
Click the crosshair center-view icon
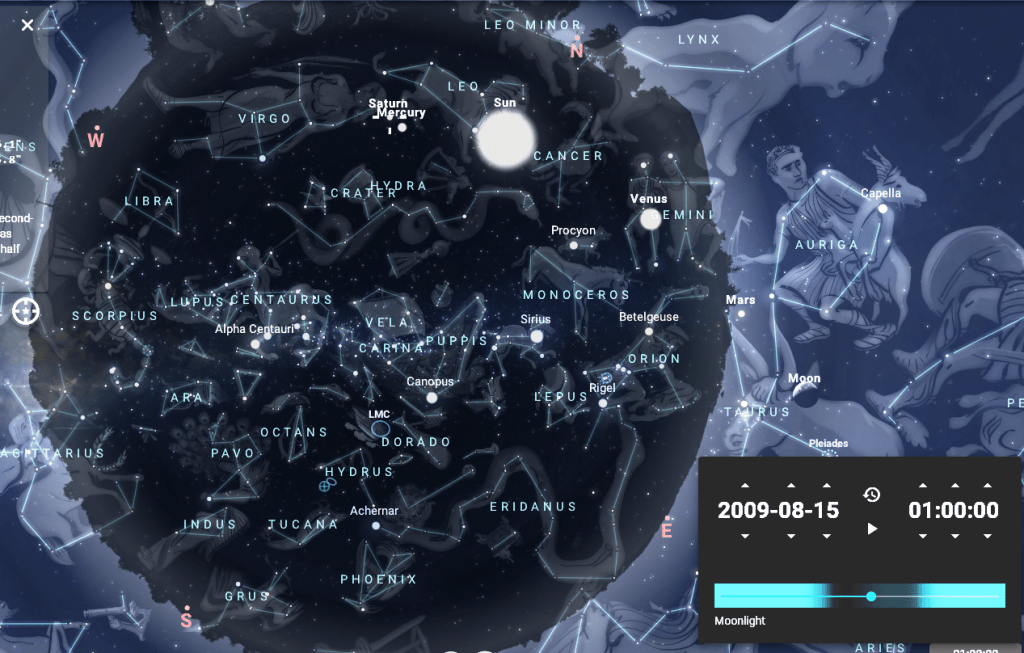(x=26, y=311)
